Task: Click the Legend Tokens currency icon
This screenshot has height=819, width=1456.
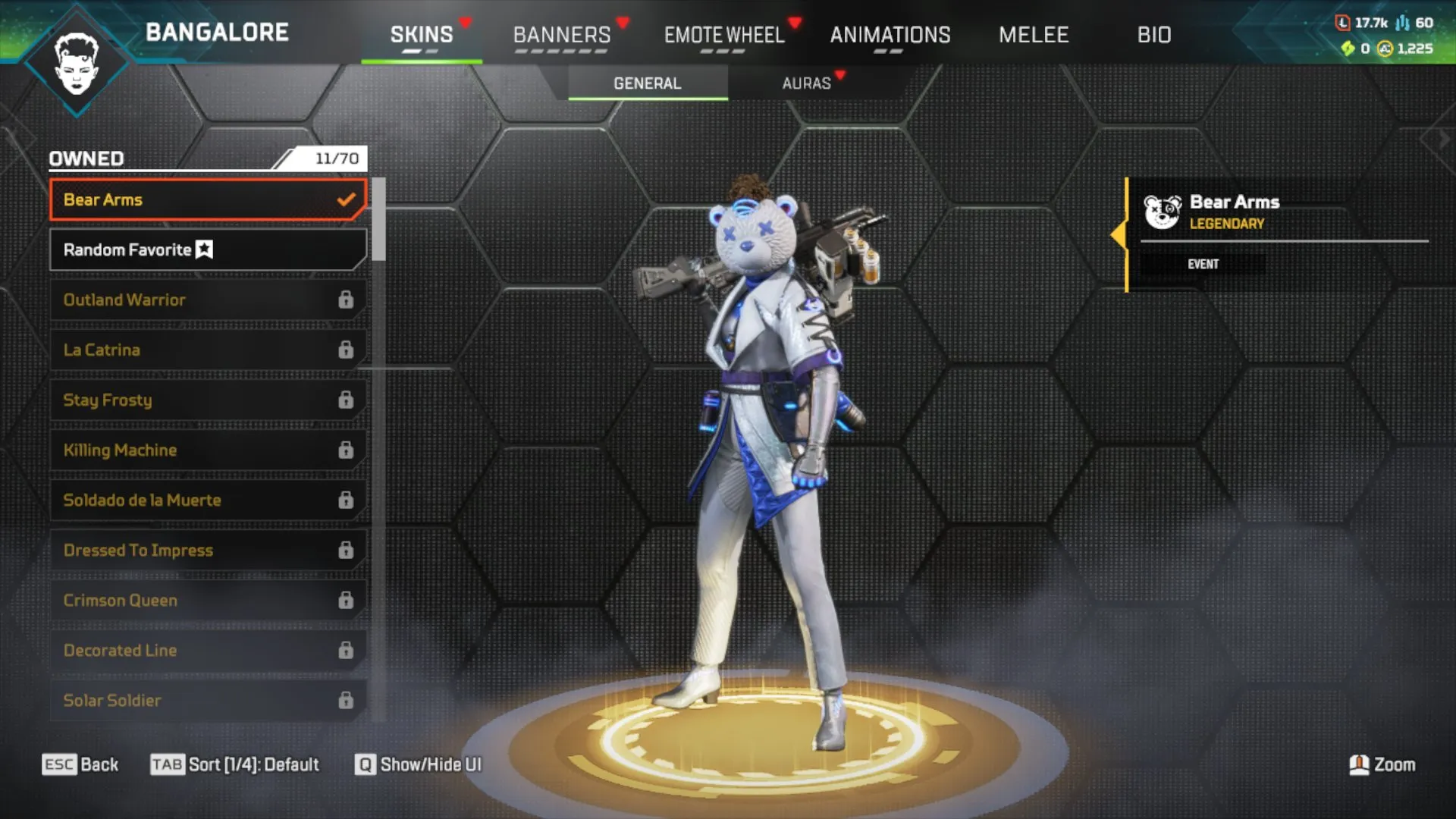Action: 1343,23
